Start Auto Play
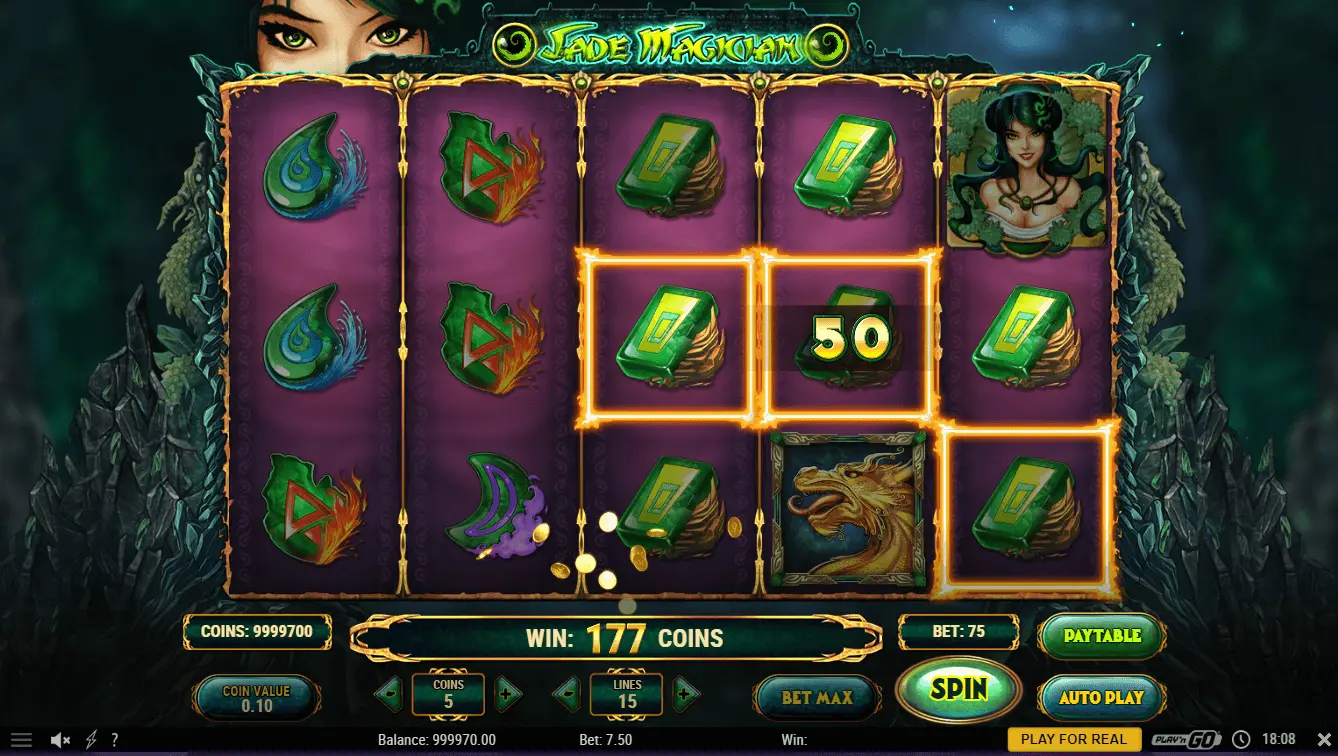Screen dimensions: 1338x756 (1102, 696)
